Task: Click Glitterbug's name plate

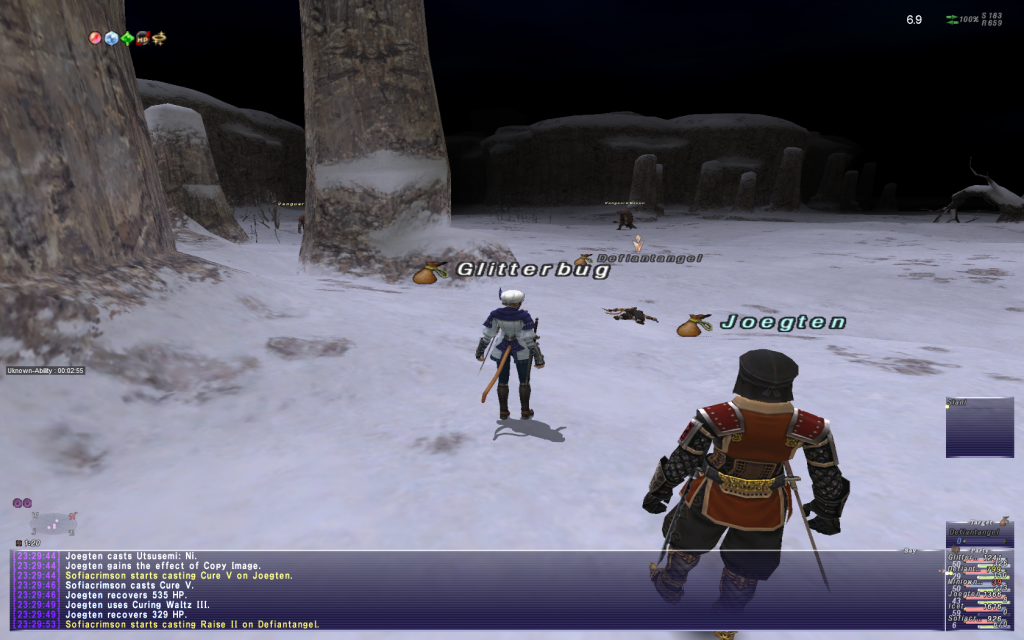Action: 532,270
